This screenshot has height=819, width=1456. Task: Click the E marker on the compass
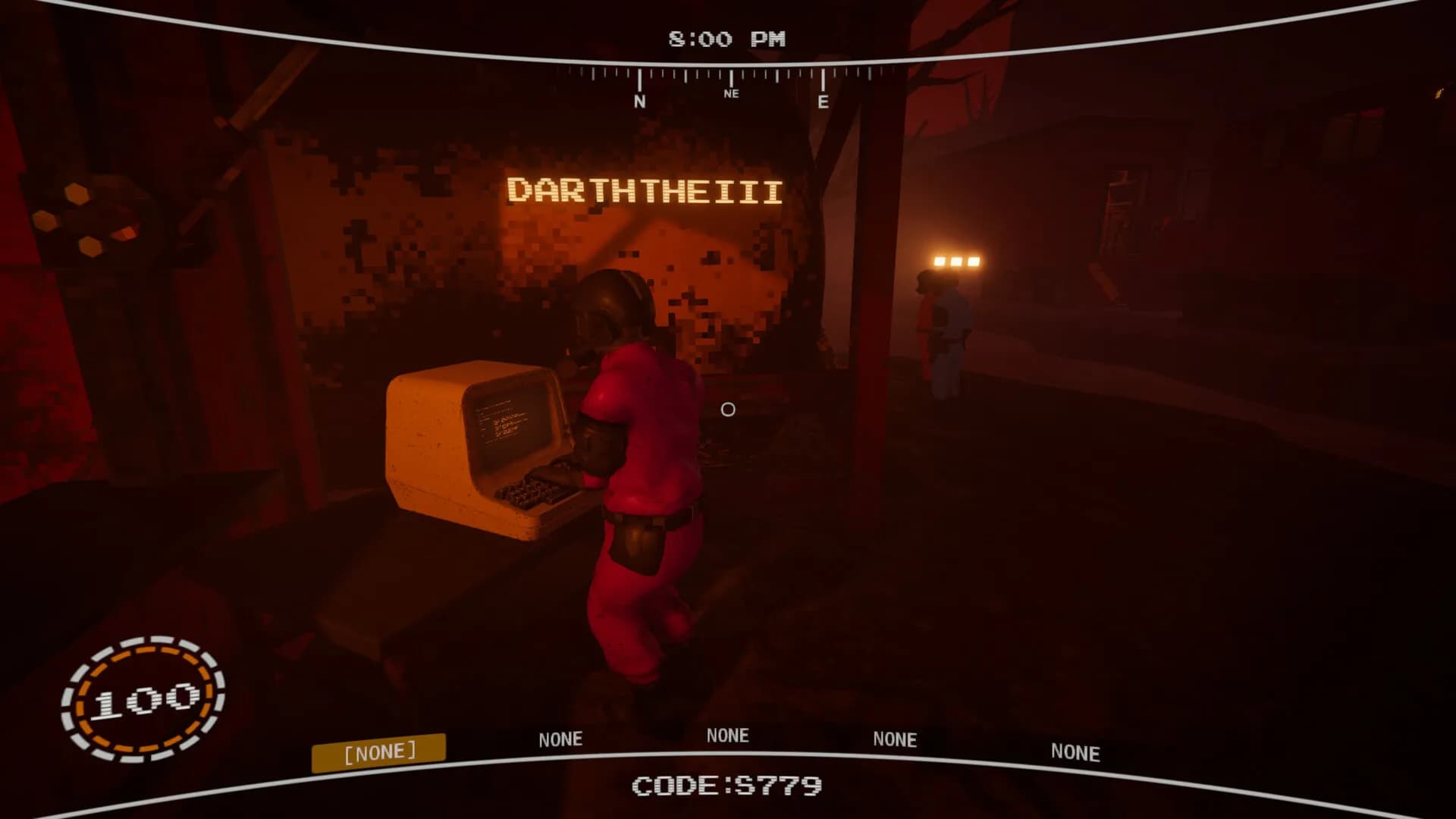click(x=822, y=101)
